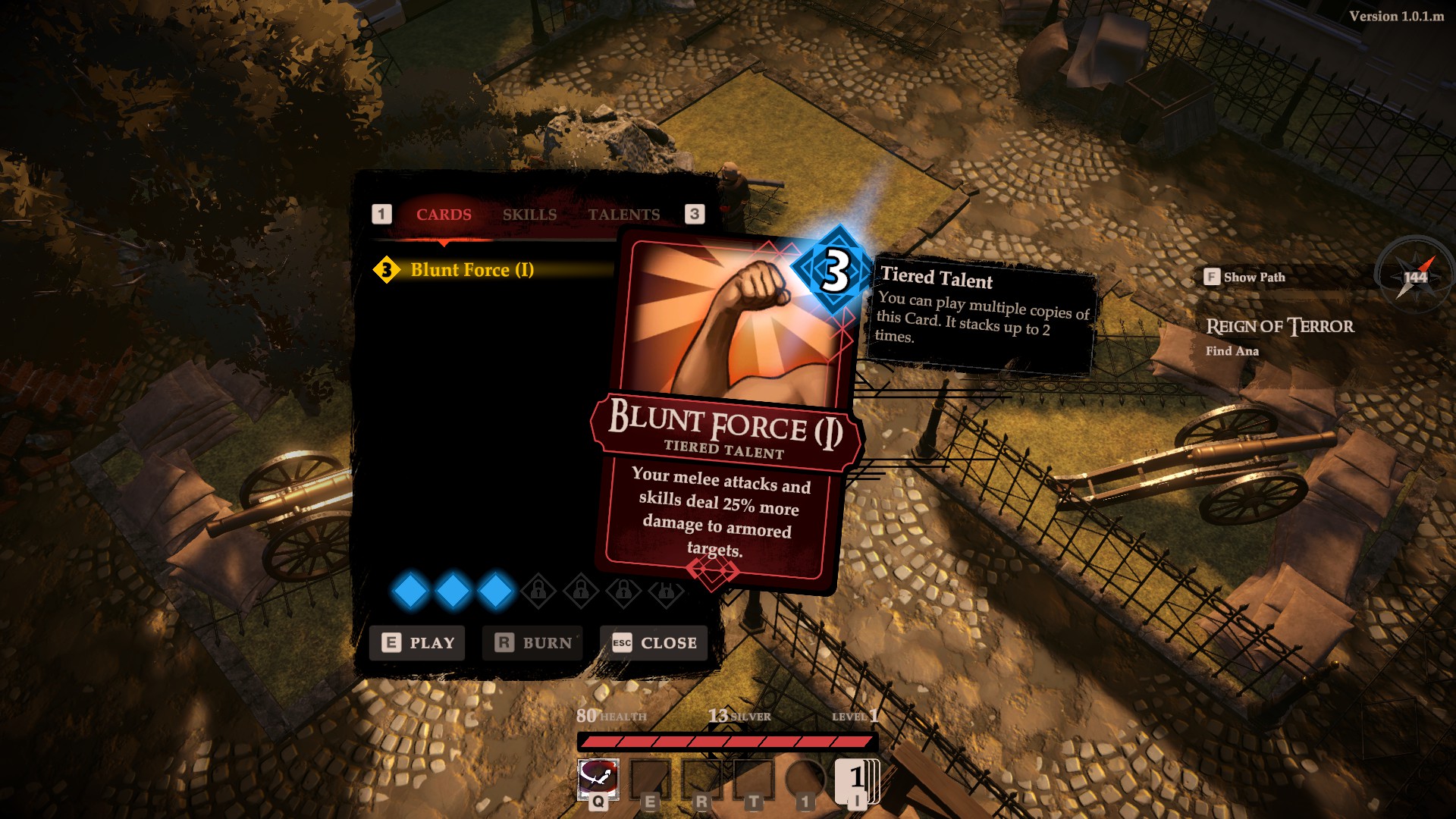1456x819 pixels.
Task: Activate the melee slash skill icon
Action: [x=598, y=777]
